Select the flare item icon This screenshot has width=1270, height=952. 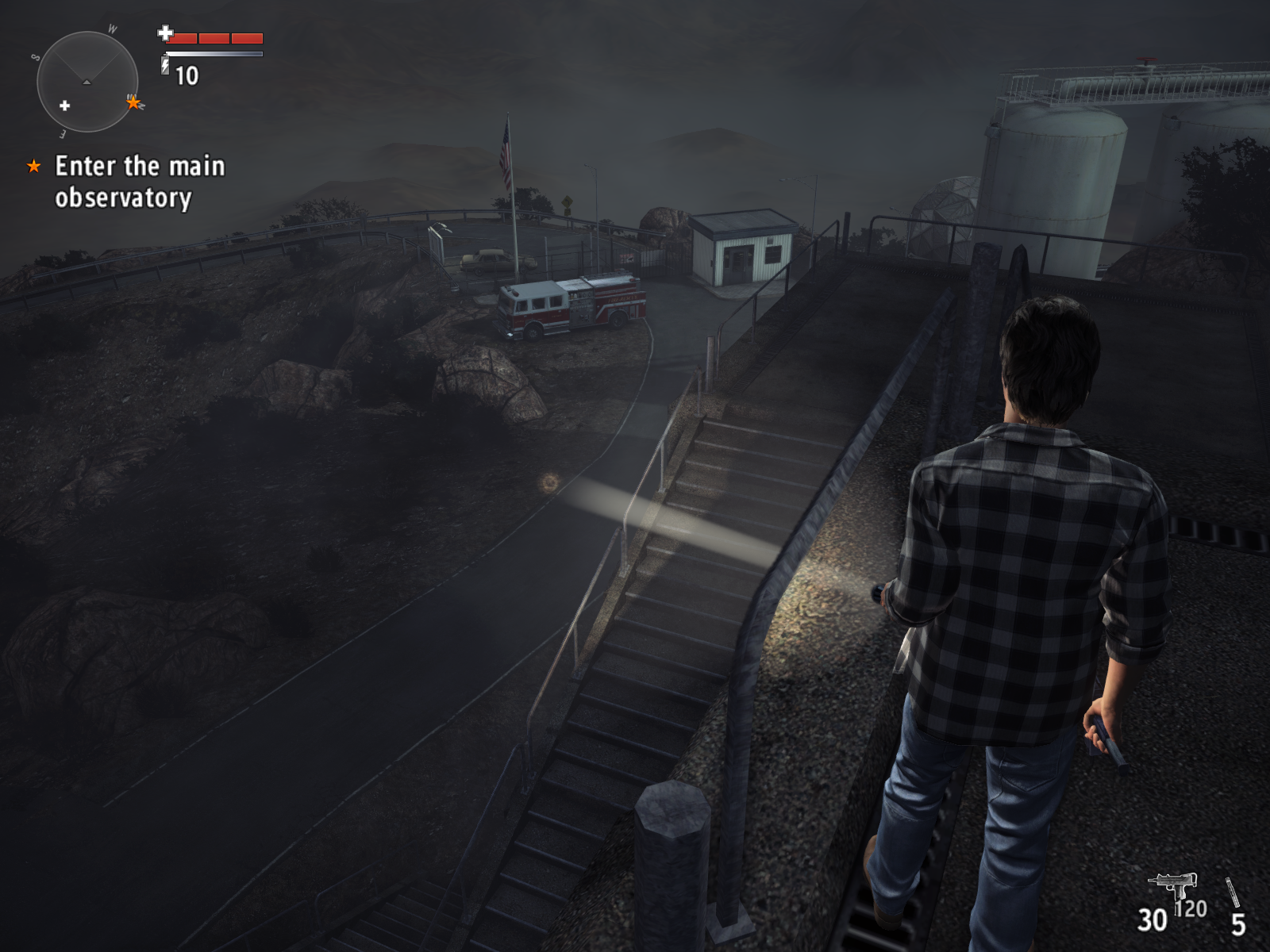click(x=1232, y=892)
